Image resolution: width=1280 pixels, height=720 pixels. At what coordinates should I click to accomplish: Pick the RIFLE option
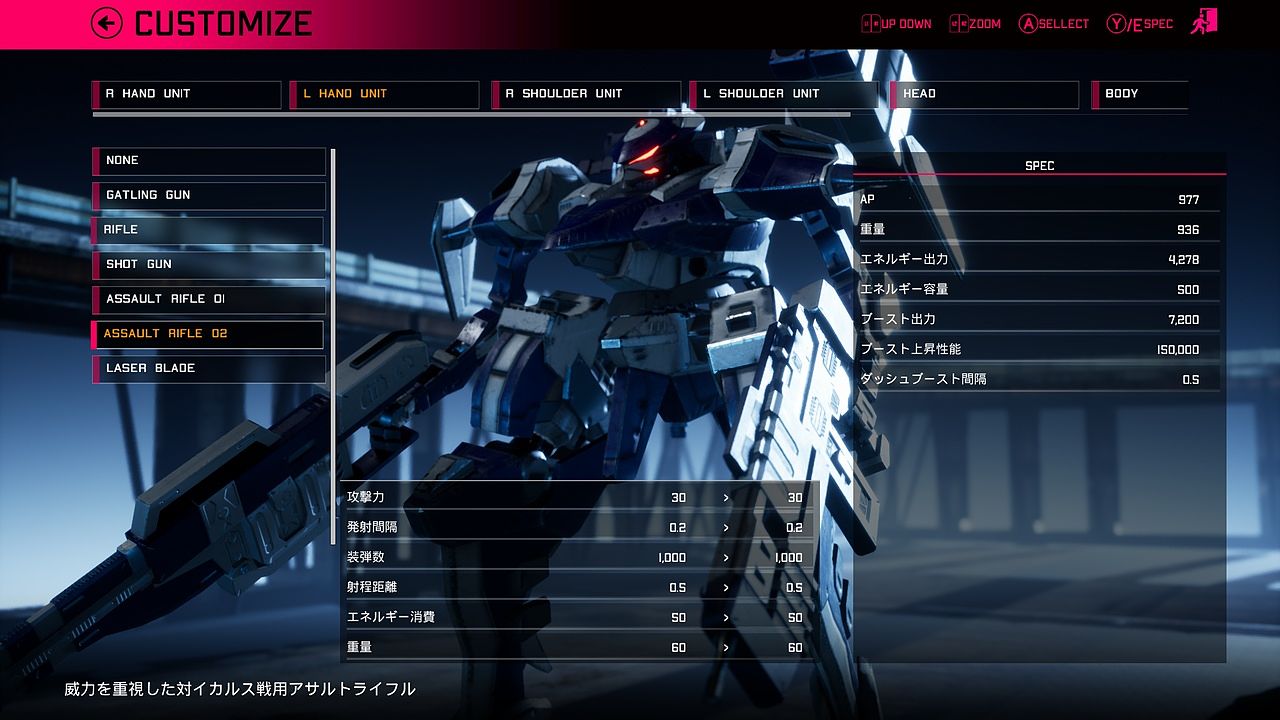(208, 230)
